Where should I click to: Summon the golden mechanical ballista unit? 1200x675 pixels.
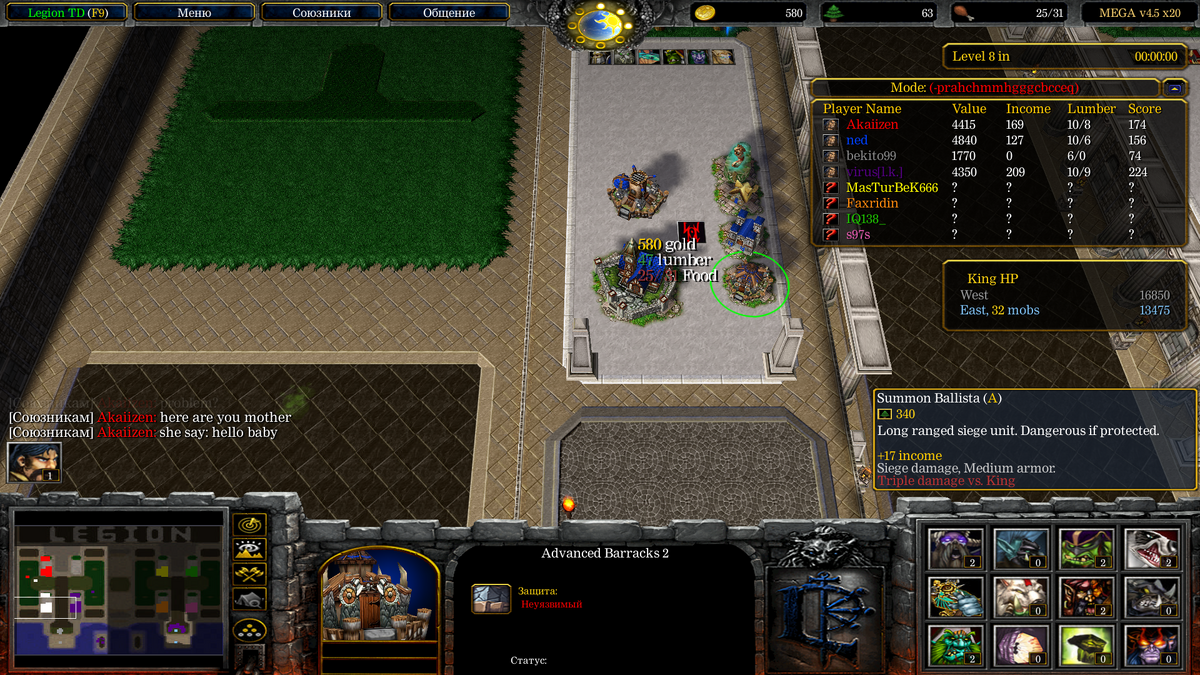(956, 597)
